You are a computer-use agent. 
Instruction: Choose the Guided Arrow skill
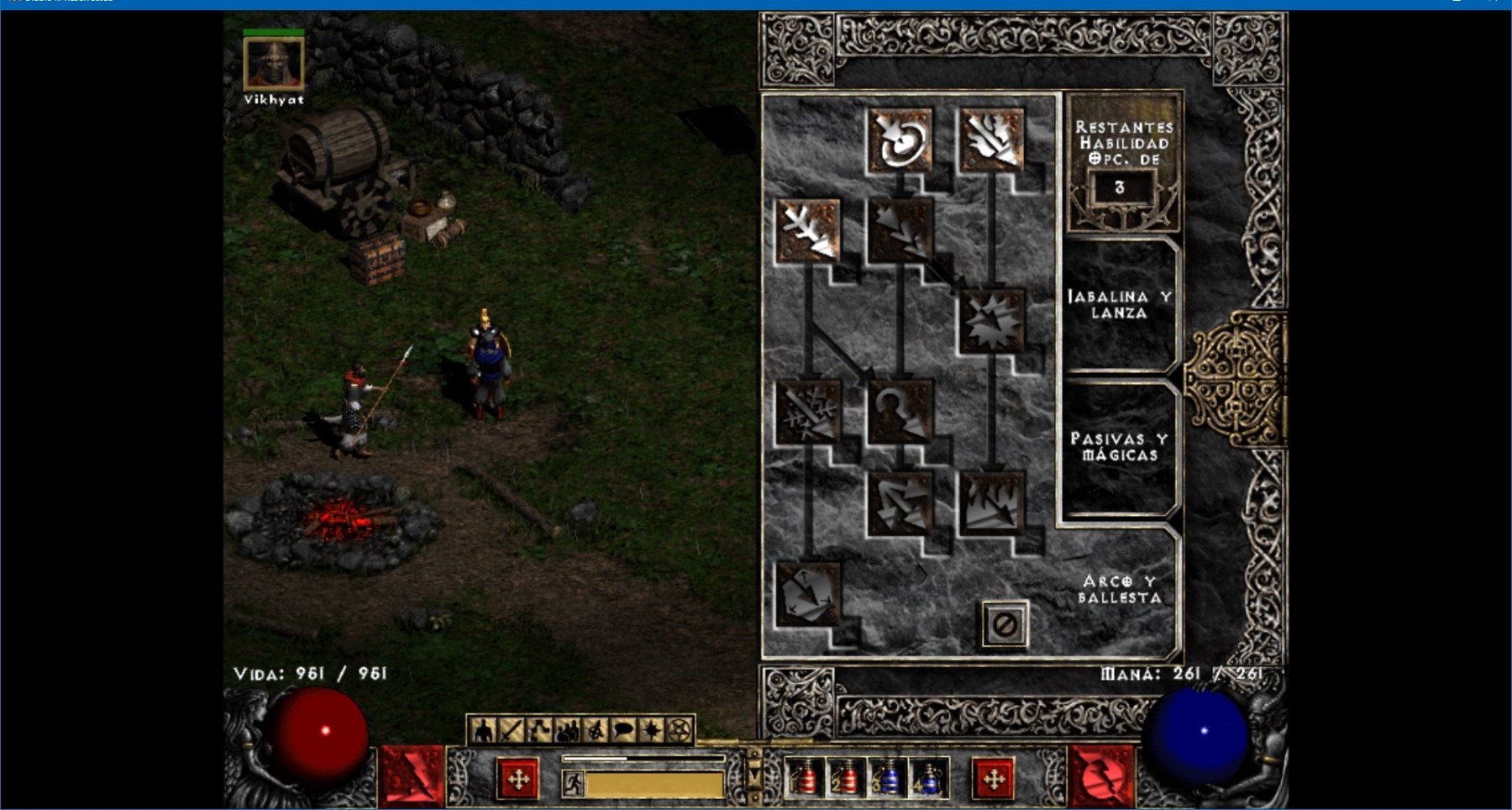click(x=900, y=412)
